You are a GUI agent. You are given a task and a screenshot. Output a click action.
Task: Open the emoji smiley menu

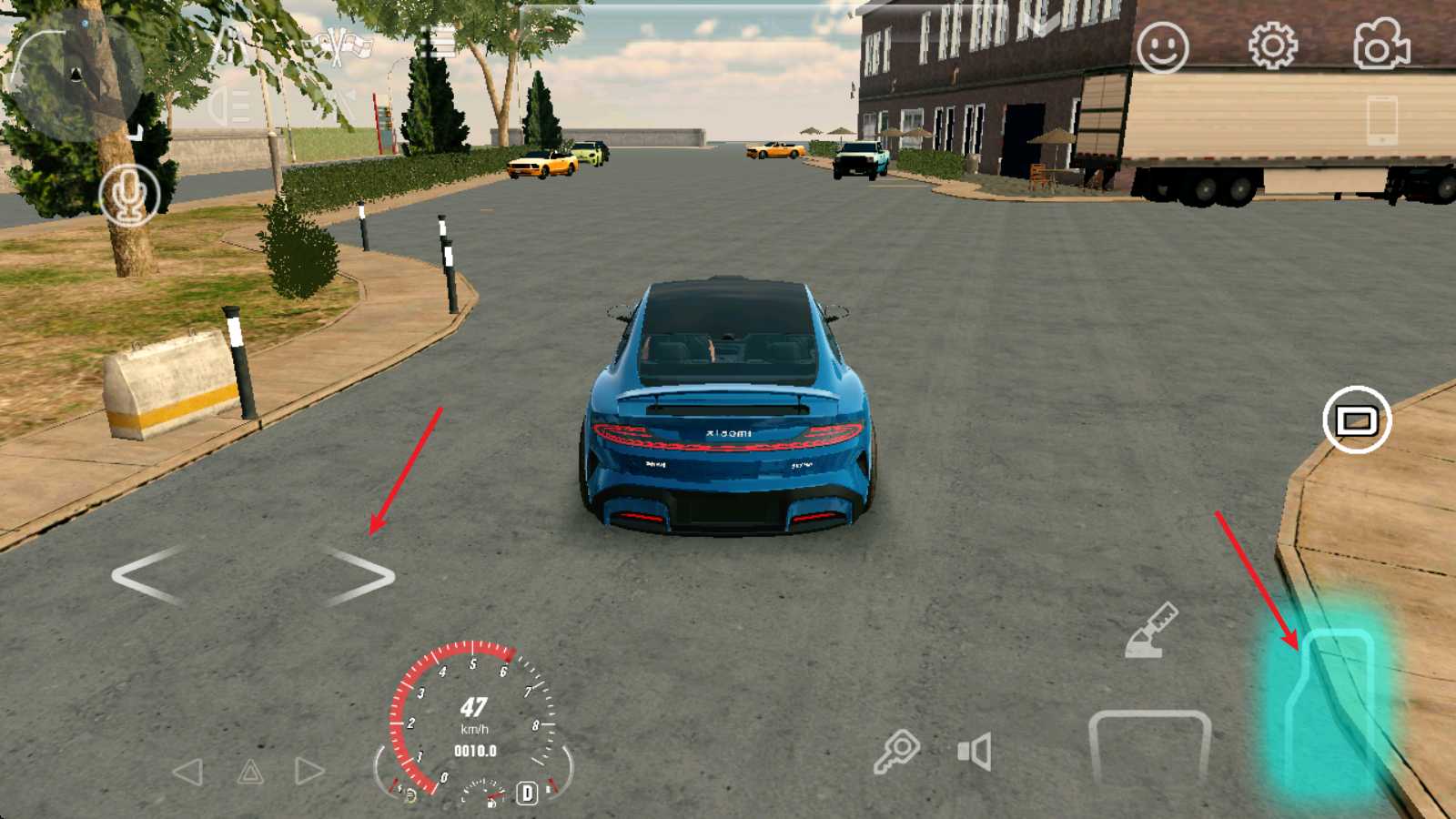coord(1162,47)
